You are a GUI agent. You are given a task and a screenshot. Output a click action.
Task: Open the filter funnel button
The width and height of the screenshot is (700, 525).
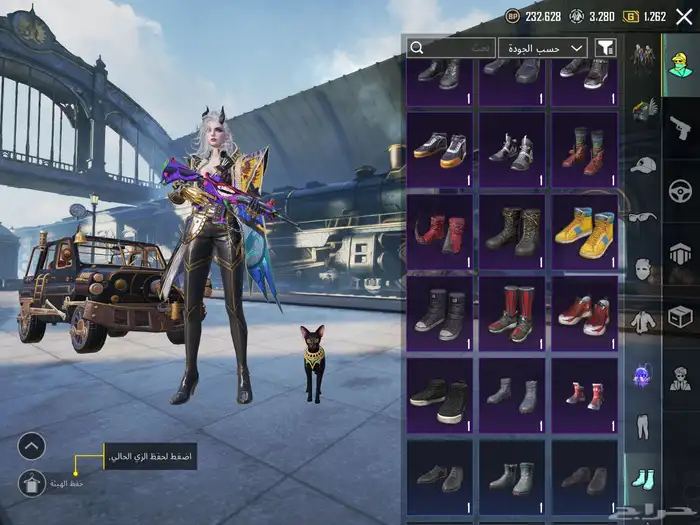605,48
